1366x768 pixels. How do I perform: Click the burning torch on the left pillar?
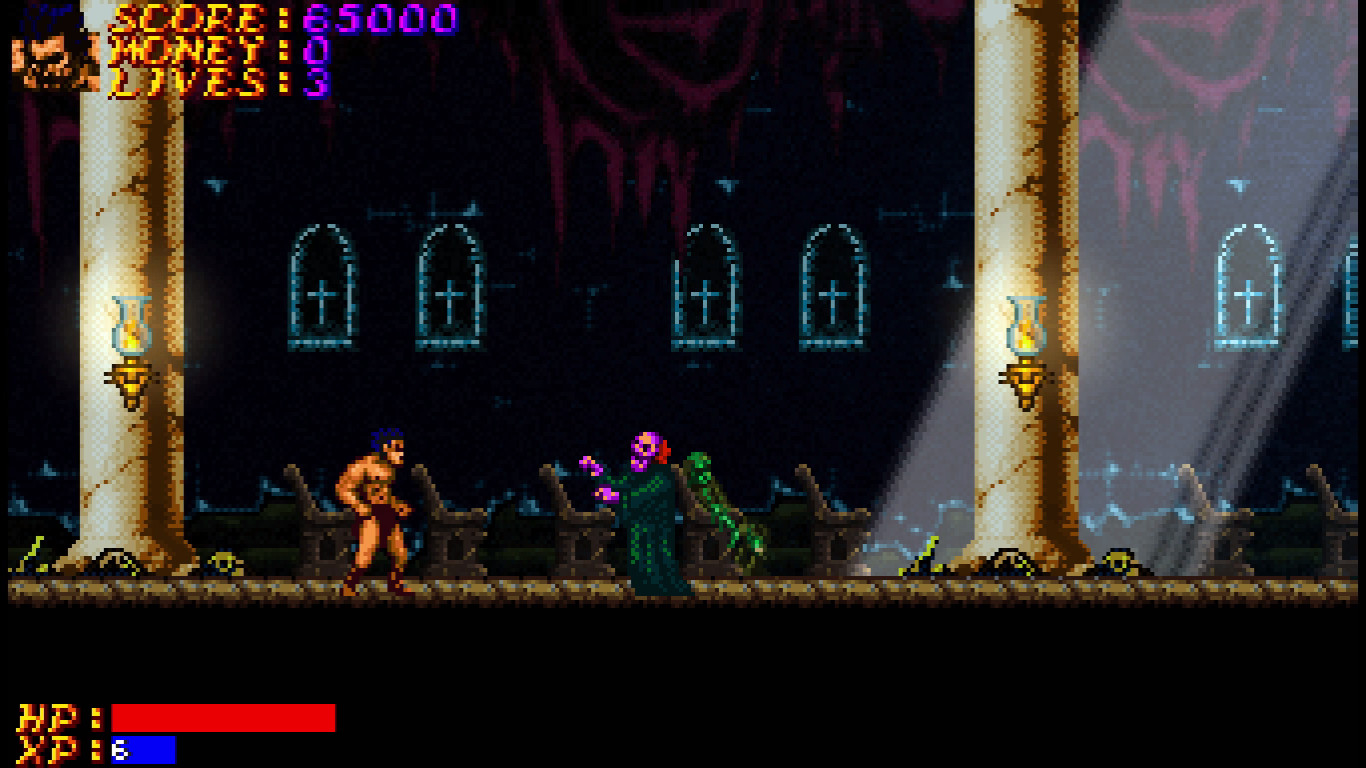click(128, 335)
